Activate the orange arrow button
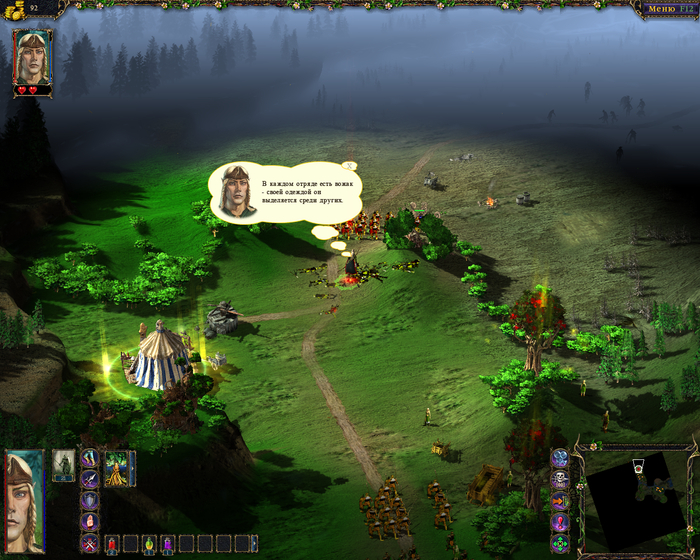 pos(560,502)
